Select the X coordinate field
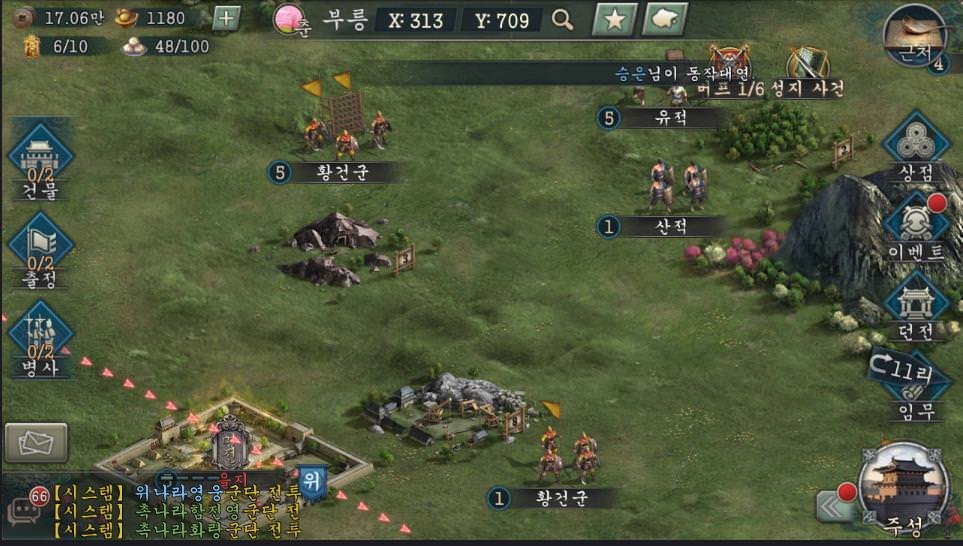The image size is (963, 546). pos(415,20)
